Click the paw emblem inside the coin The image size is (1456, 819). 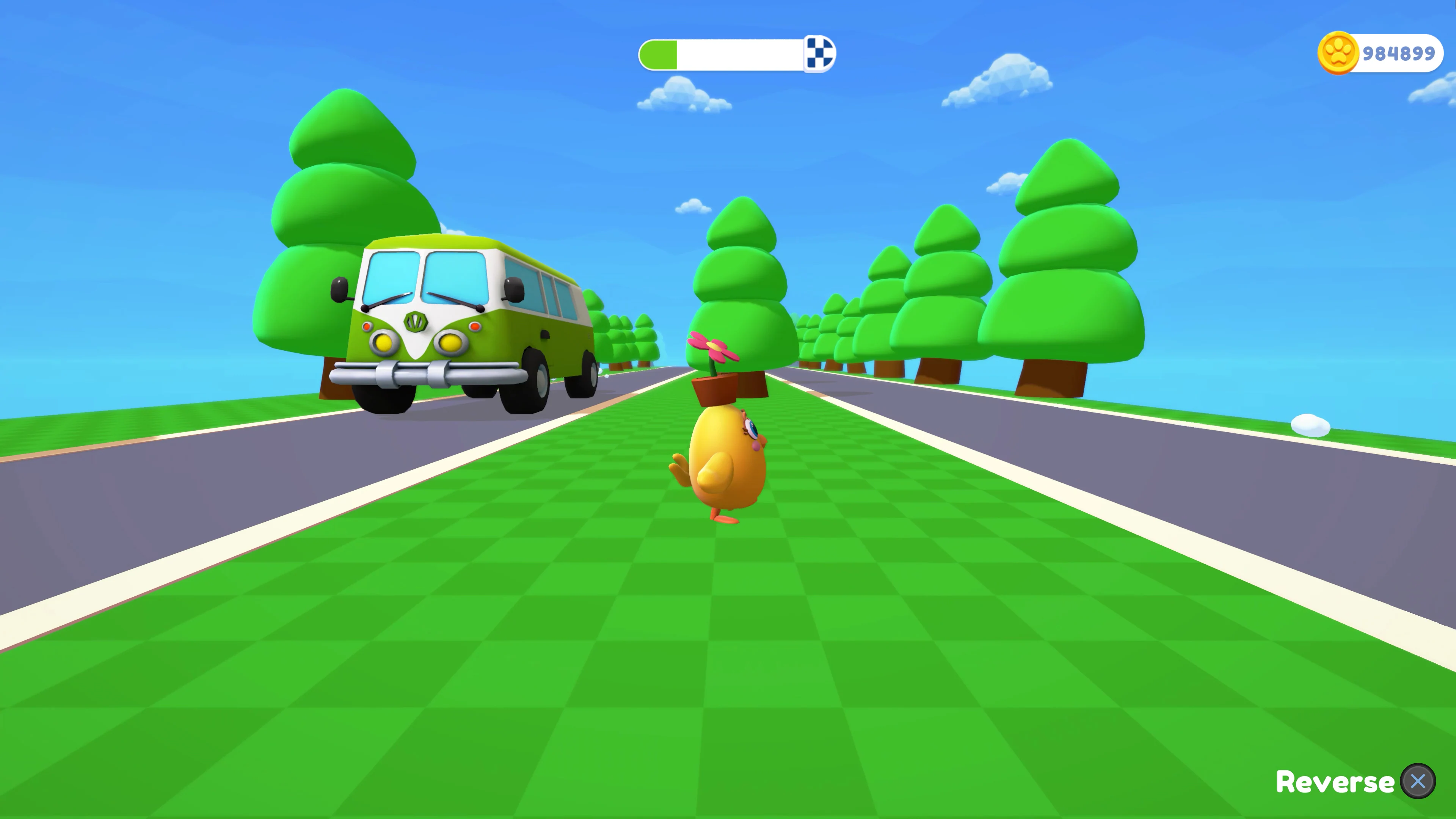1338,53
